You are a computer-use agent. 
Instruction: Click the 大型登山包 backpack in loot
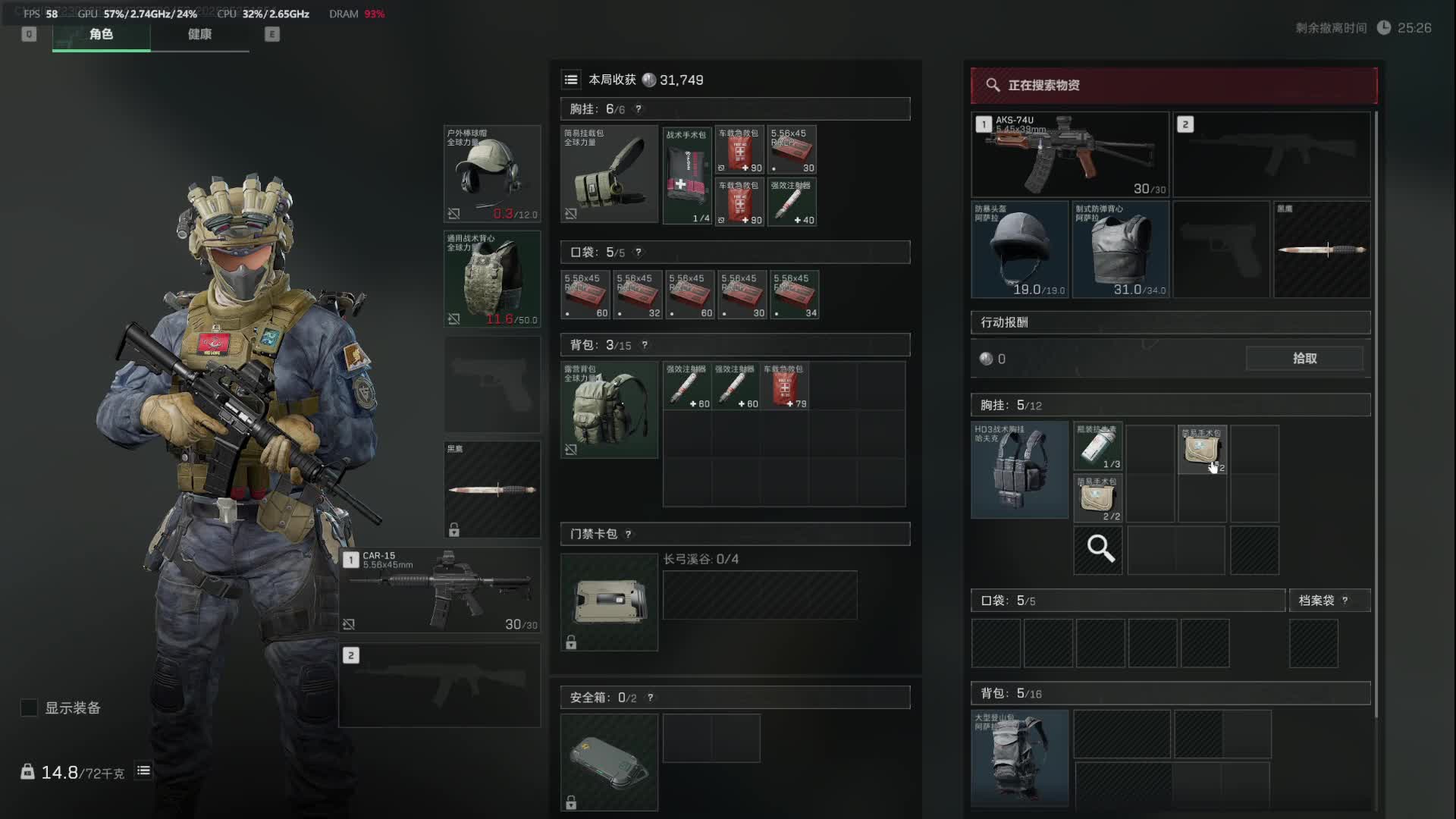[1019, 757]
